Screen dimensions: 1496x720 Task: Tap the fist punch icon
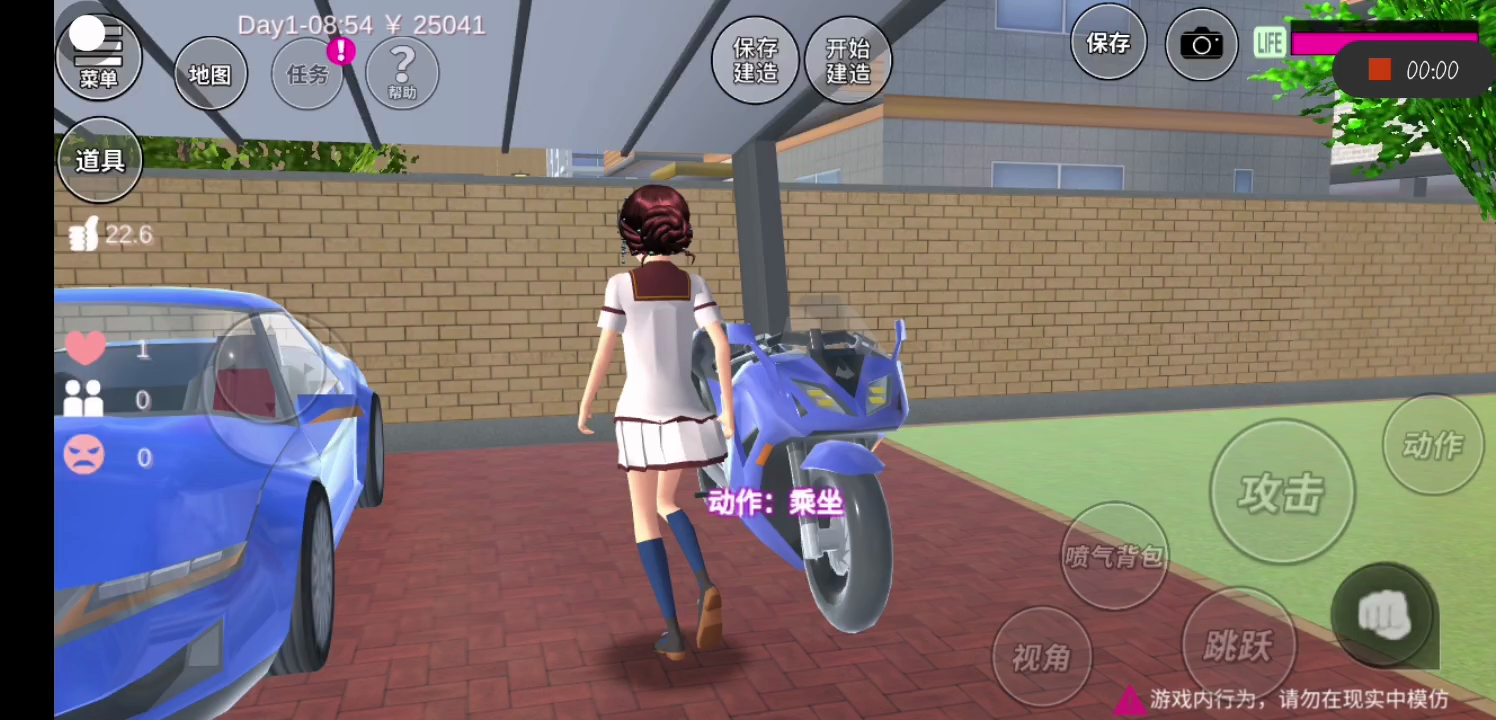pos(1384,616)
